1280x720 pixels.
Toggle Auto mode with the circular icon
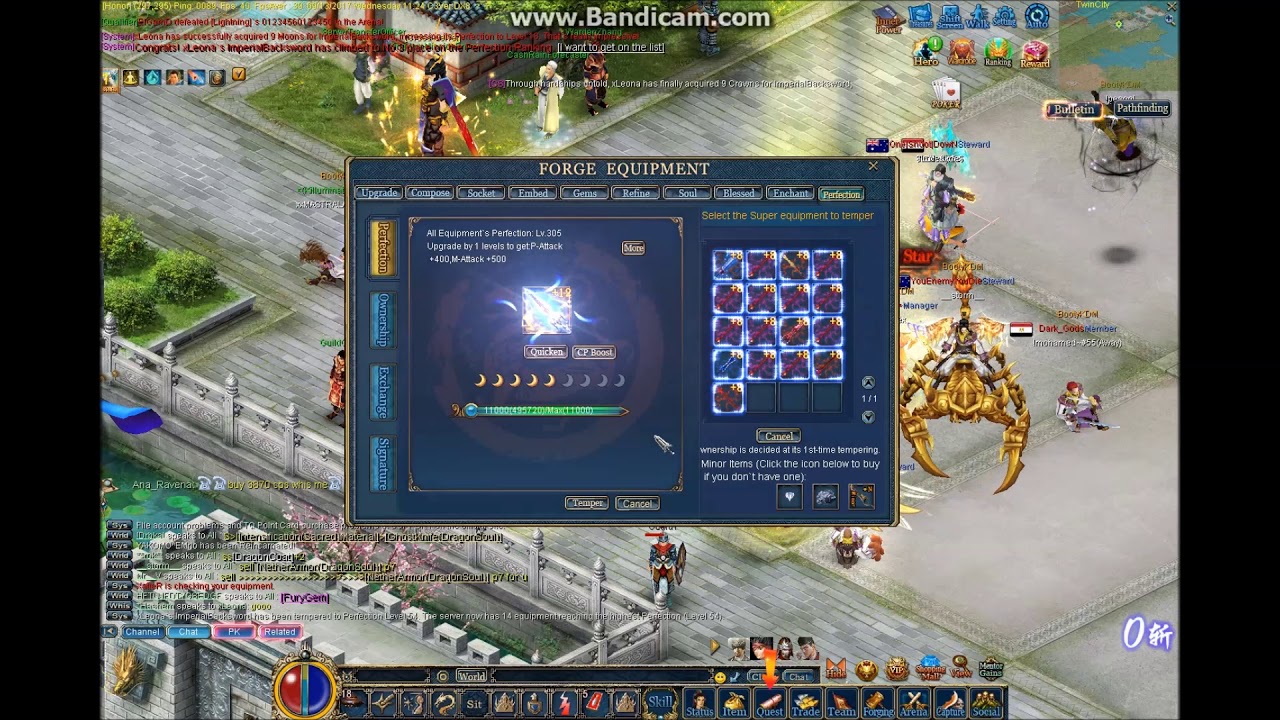coord(1037,18)
